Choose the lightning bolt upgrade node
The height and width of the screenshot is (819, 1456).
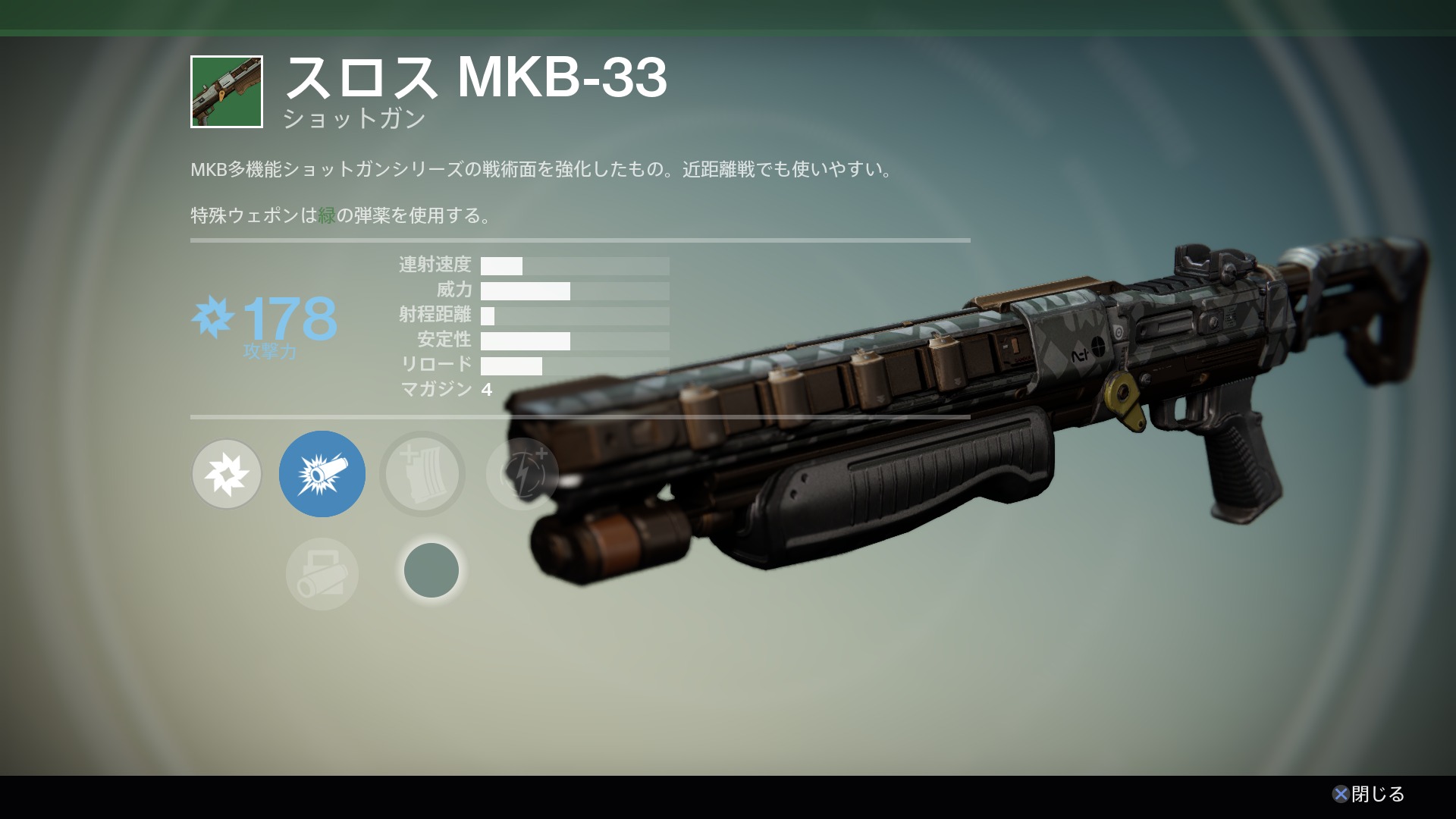pyautogui.click(x=522, y=475)
